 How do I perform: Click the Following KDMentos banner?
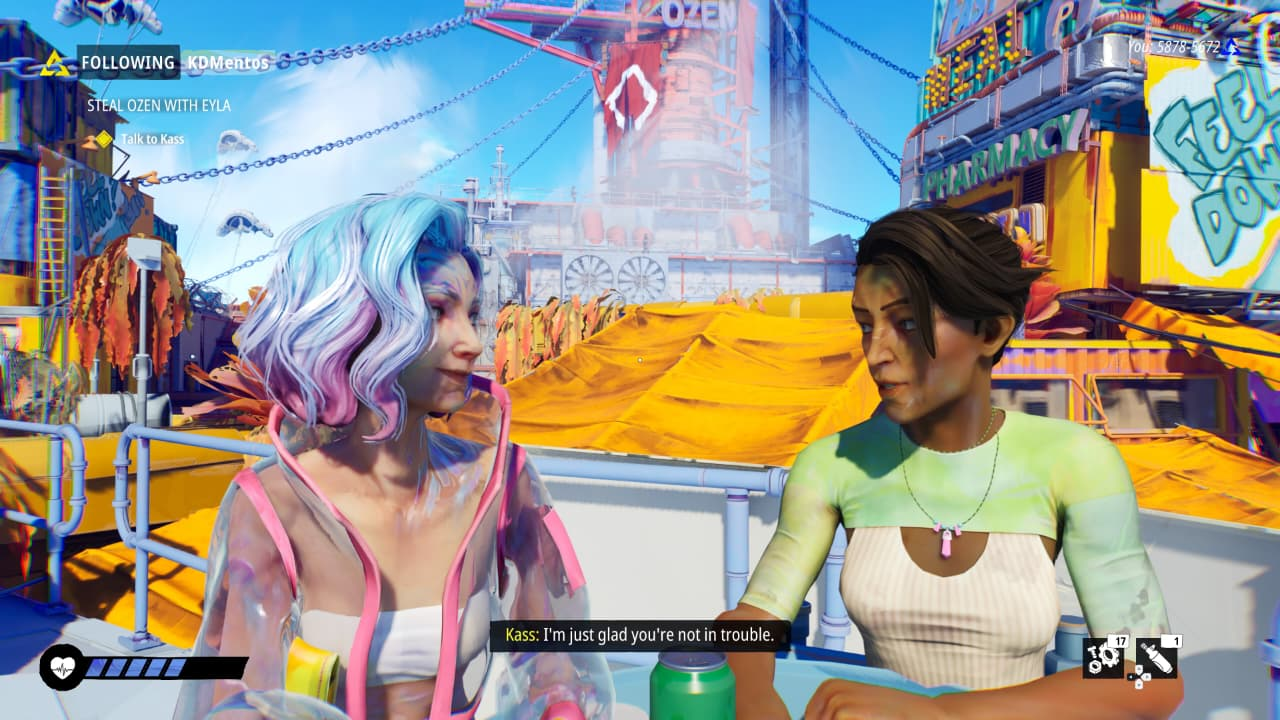[x=174, y=62]
